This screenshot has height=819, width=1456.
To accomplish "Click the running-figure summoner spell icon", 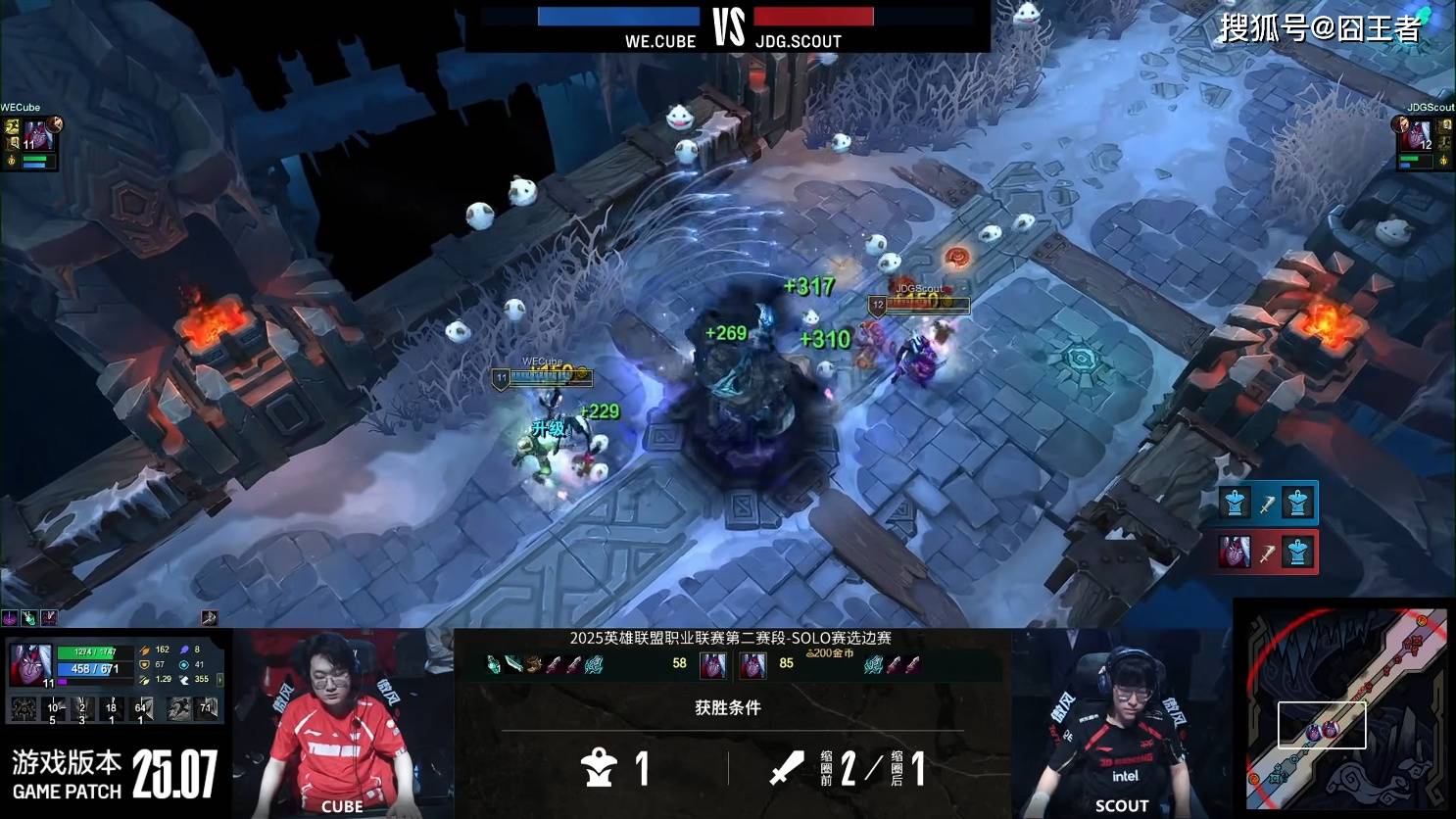I will (x=178, y=707).
